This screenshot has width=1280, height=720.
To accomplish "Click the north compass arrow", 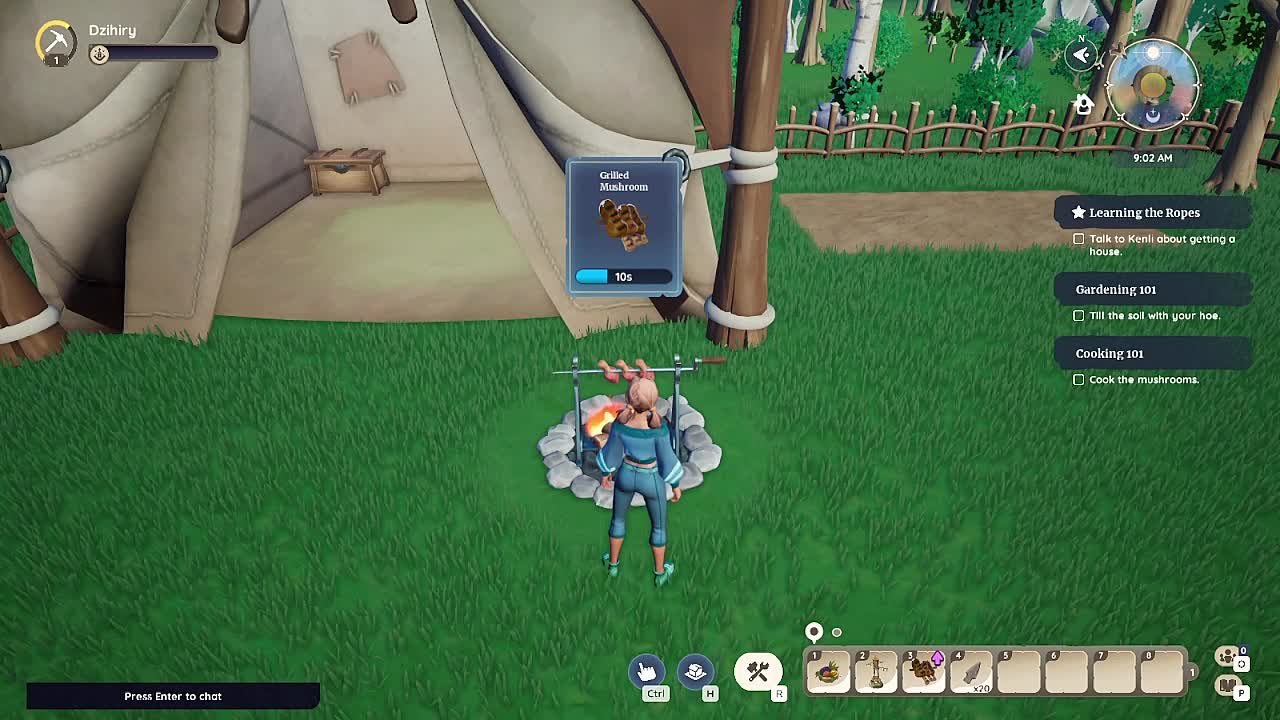I will [x=1081, y=55].
